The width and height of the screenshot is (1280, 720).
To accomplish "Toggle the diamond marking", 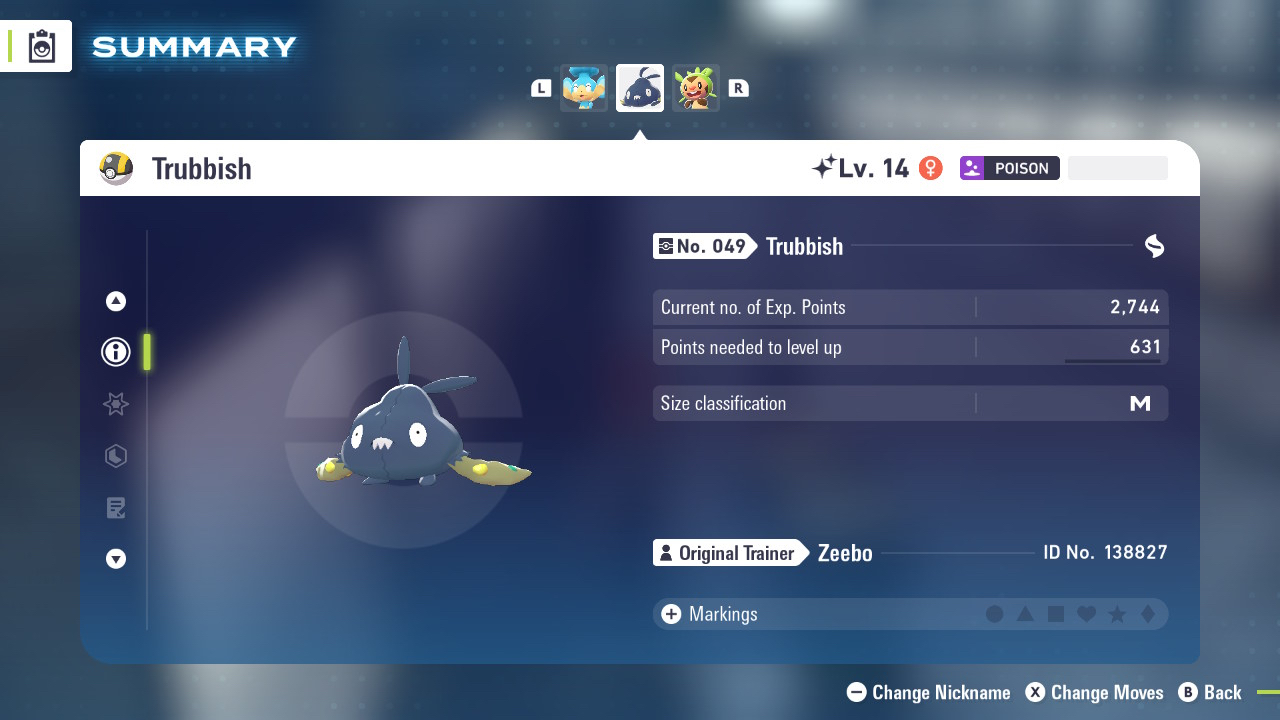I will click(1148, 614).
